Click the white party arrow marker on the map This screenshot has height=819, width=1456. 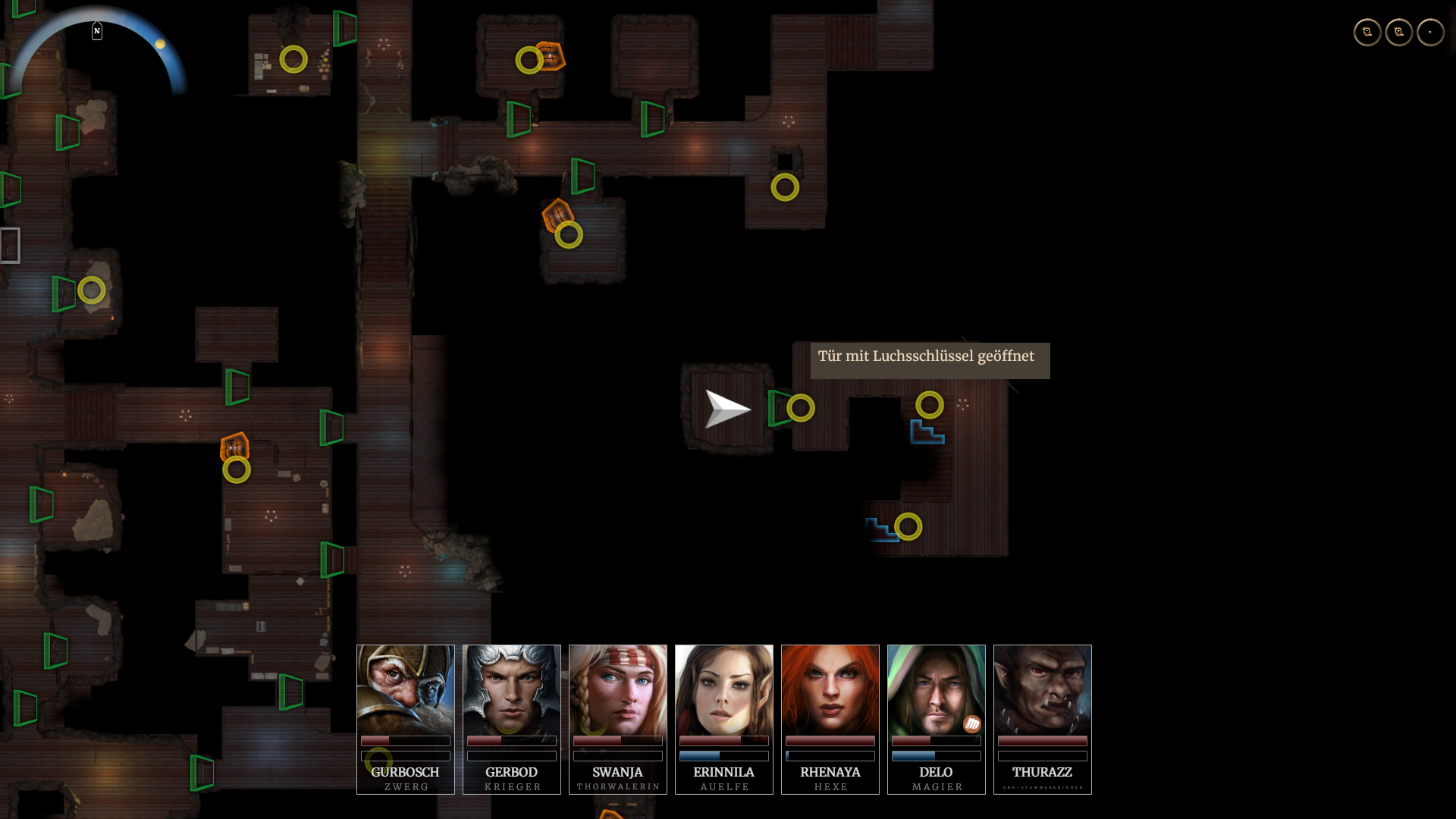(x=726, y=409)
